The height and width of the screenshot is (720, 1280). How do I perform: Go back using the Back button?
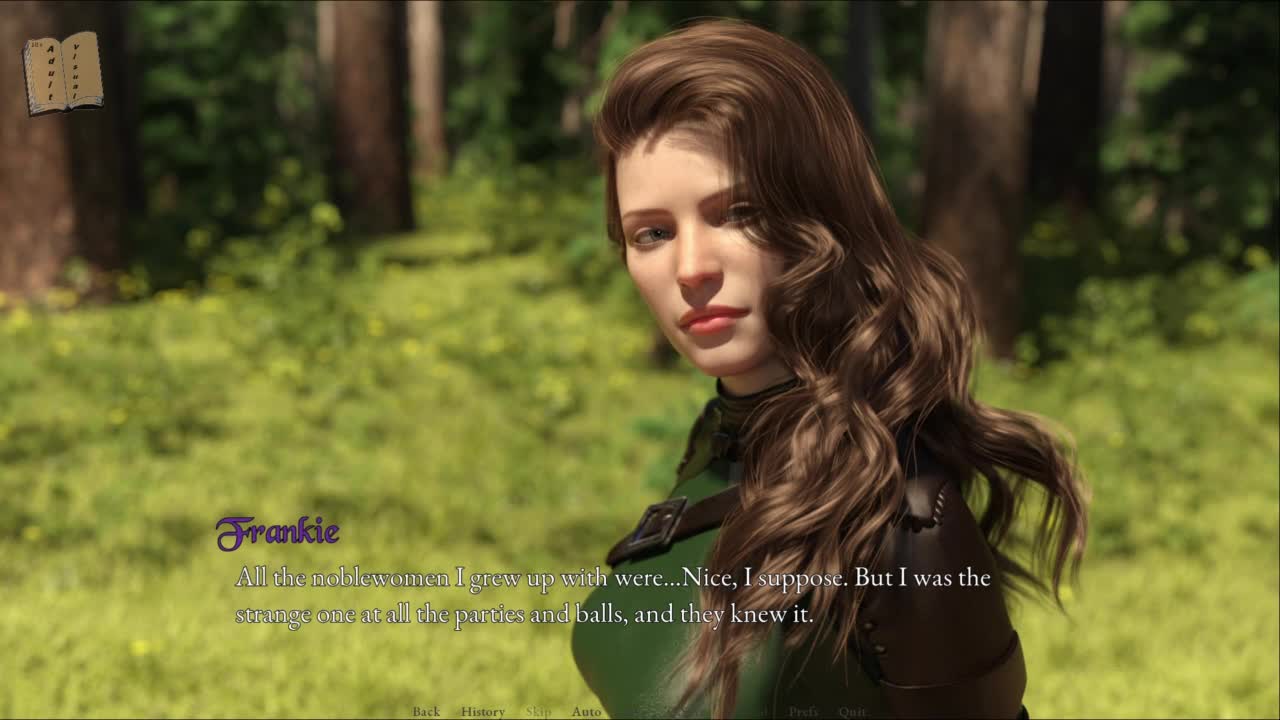[426, 712]
